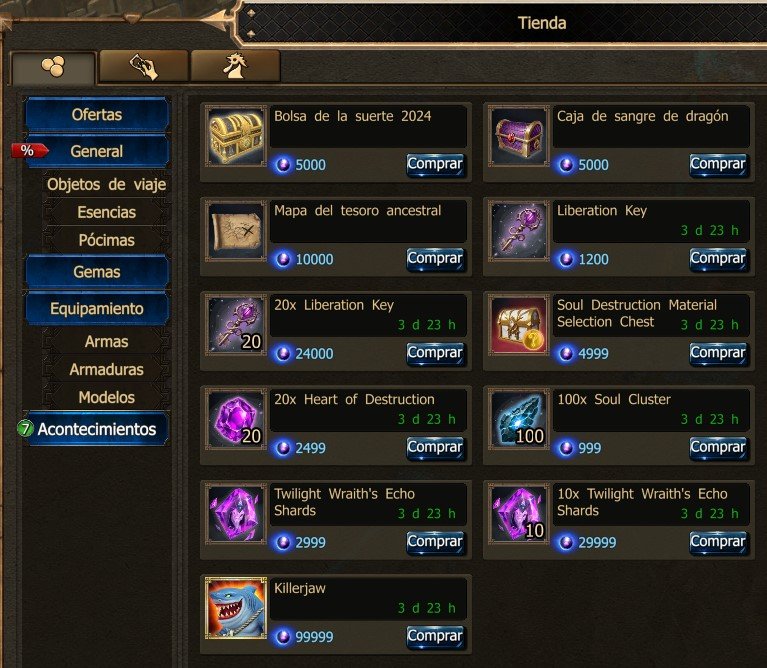Image resolution: width=767 pixels, height=668 pixels.
Task: Select the Killerjaw shark icon
Action: tap(237, 608)
